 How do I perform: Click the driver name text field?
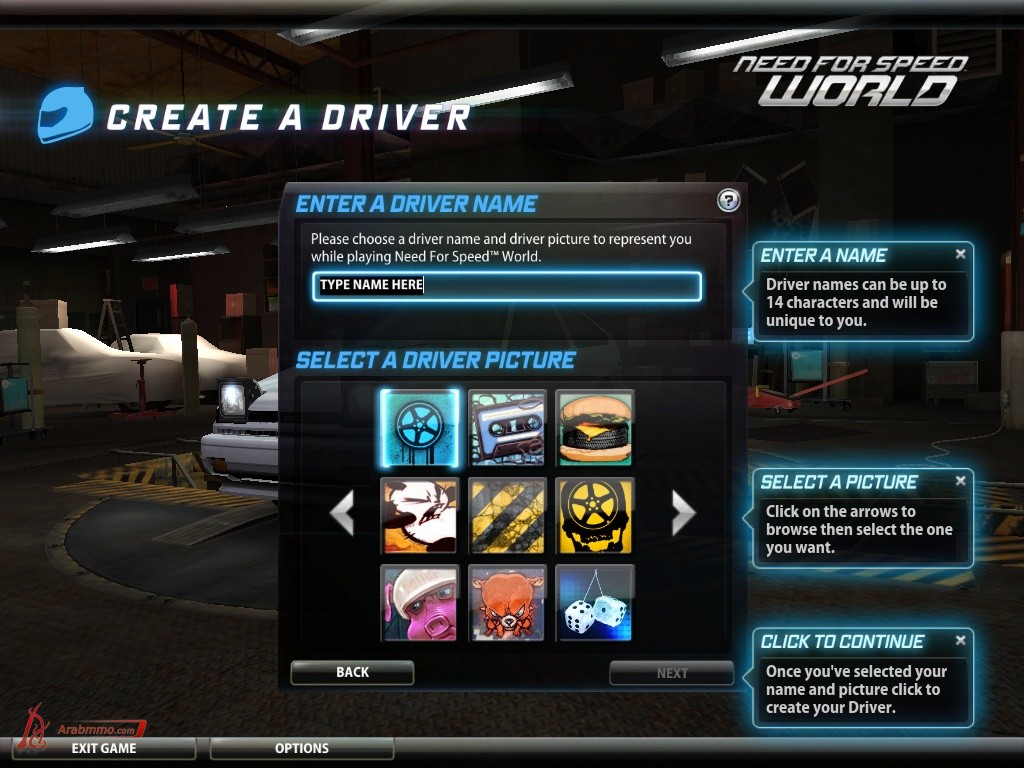click(506, 286)
